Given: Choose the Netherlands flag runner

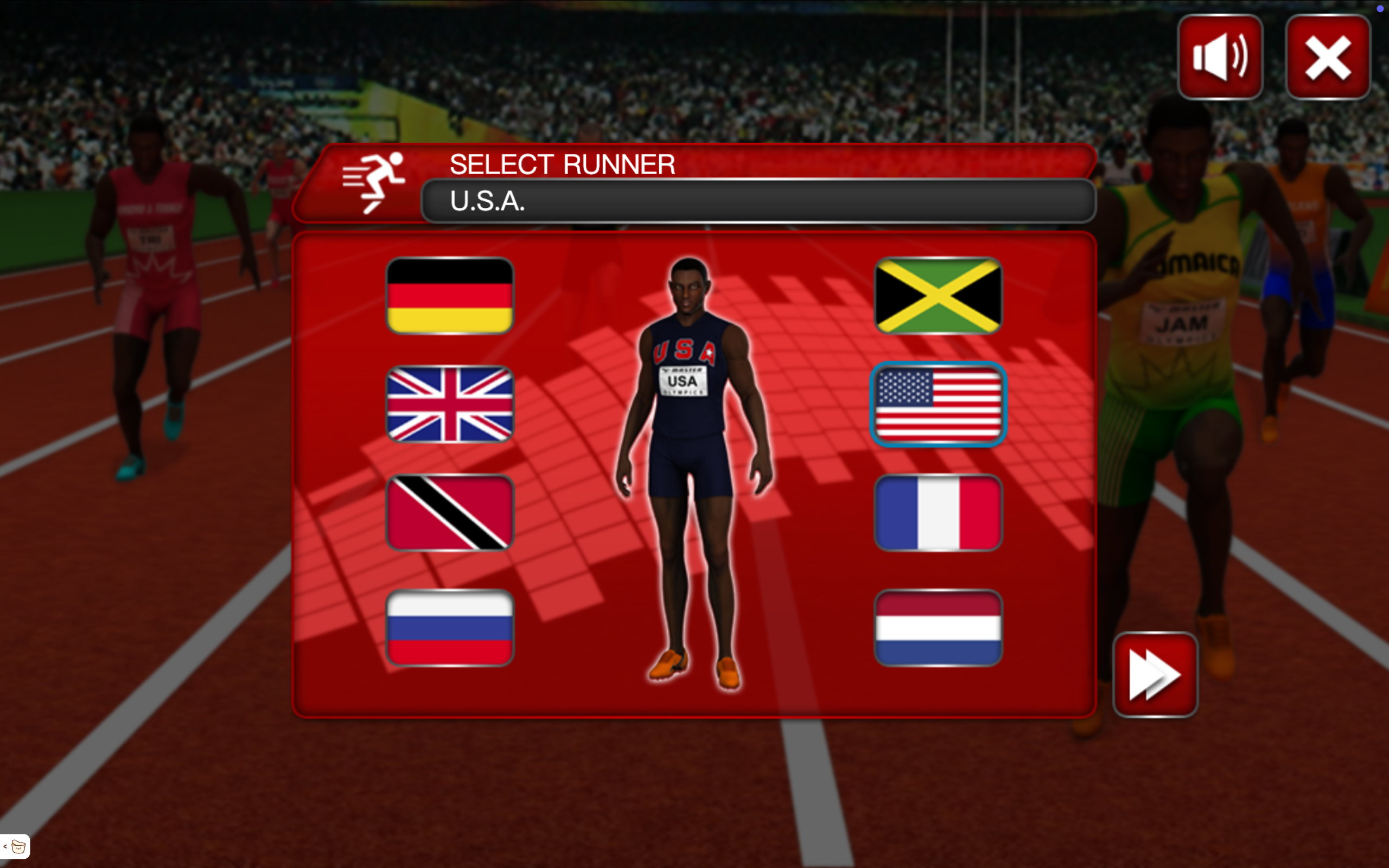Looking at the screenshot, I should pos(938,628).
